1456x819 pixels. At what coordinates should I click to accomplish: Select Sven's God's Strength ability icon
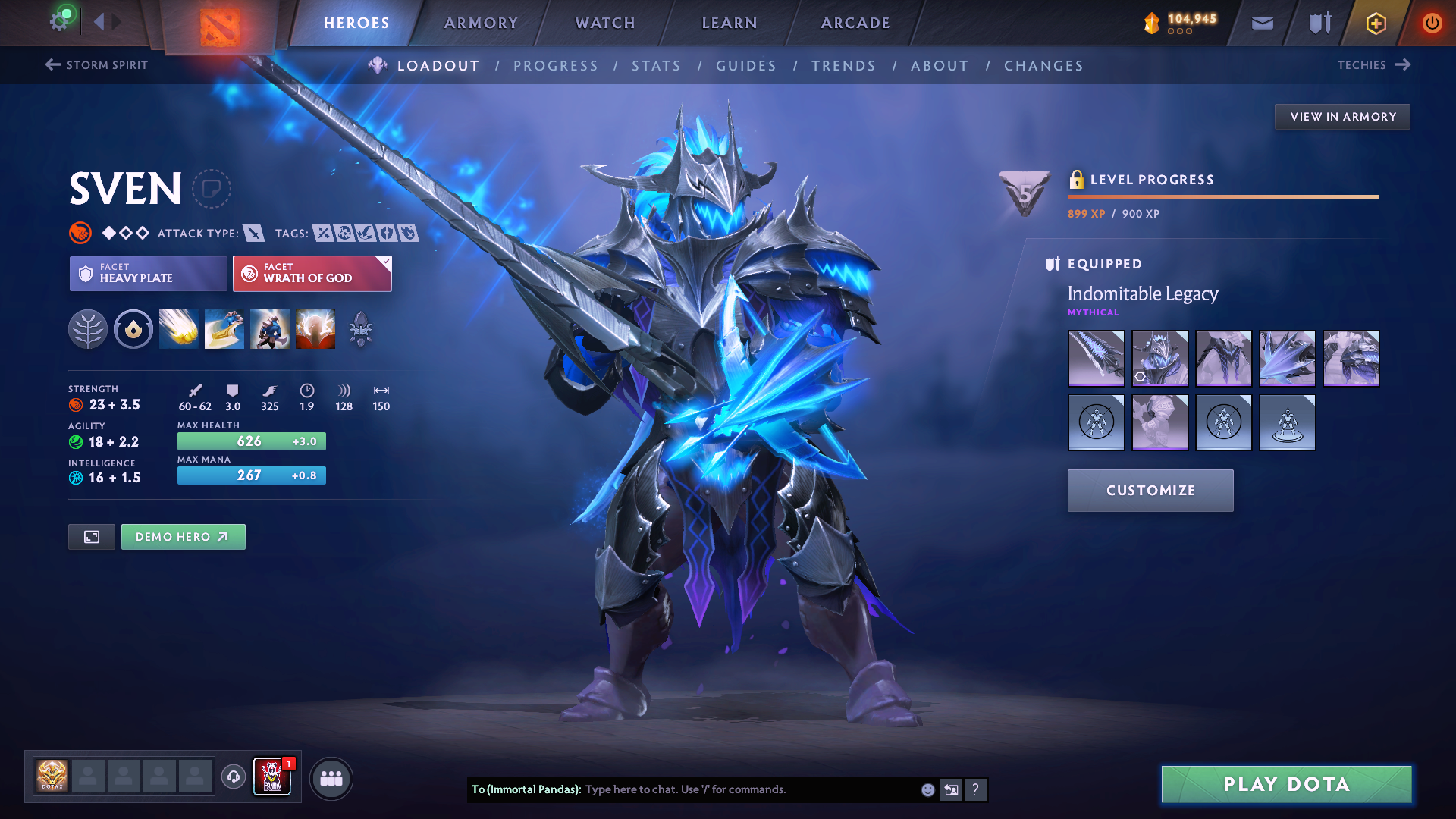315,329
